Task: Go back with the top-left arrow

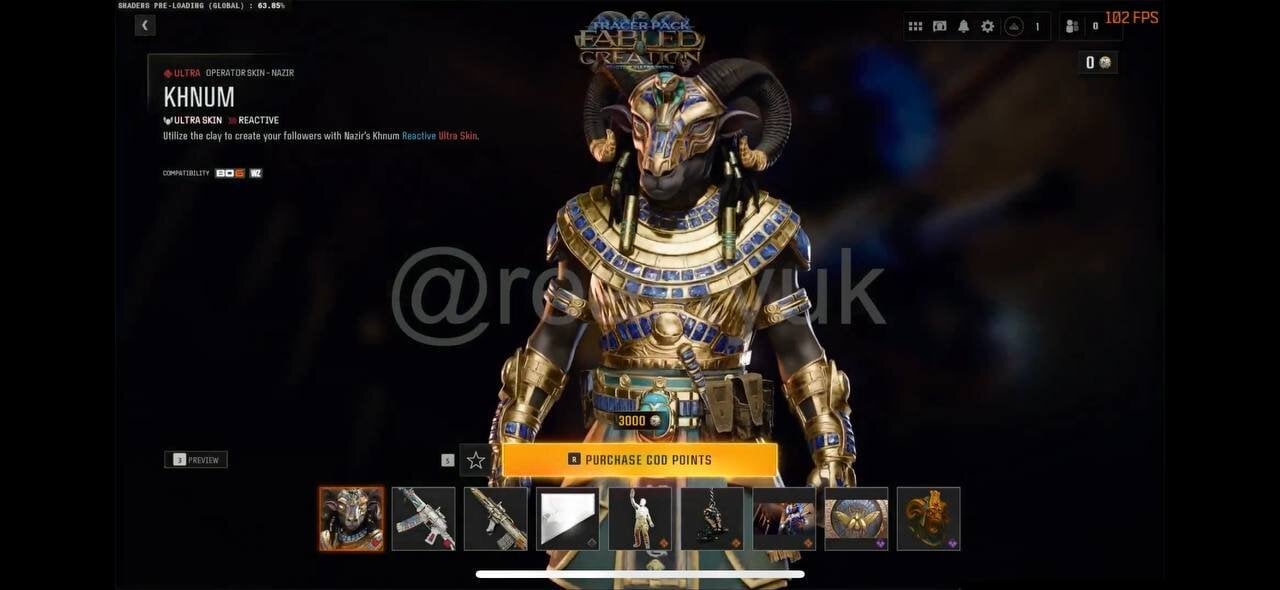Action: click(145, 26)
